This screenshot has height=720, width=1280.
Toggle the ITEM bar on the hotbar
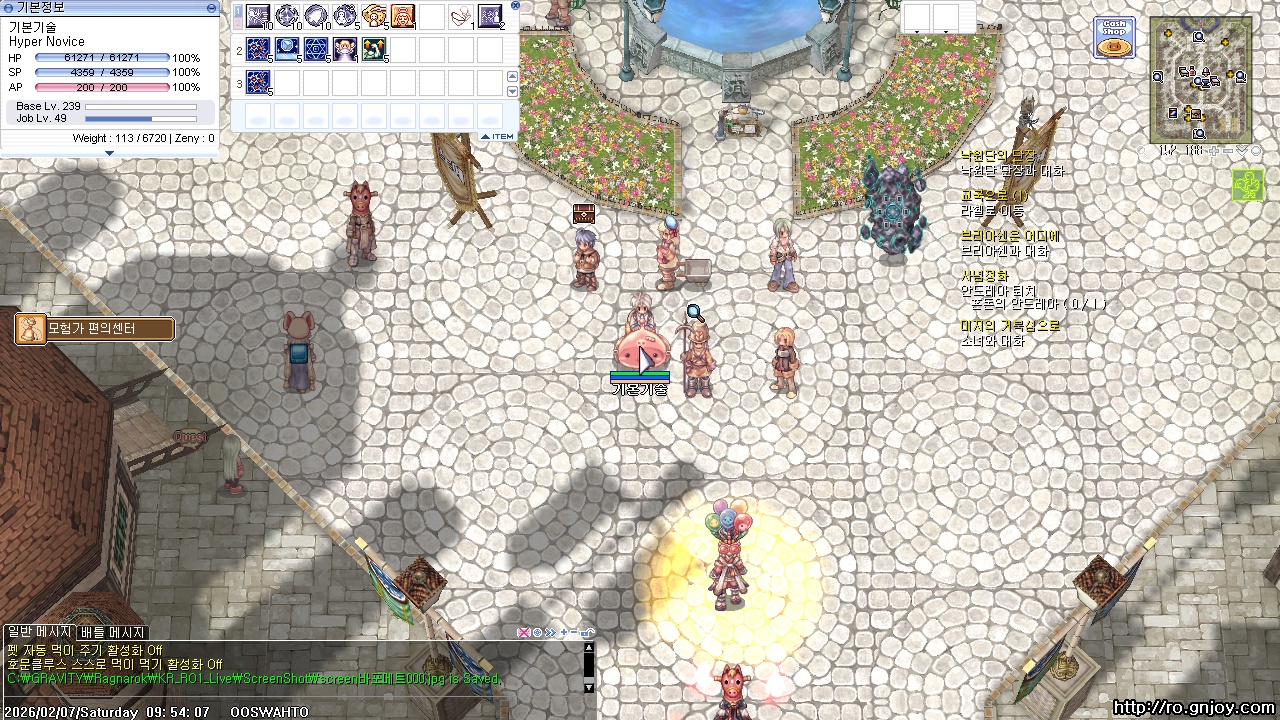click(497, 137)
